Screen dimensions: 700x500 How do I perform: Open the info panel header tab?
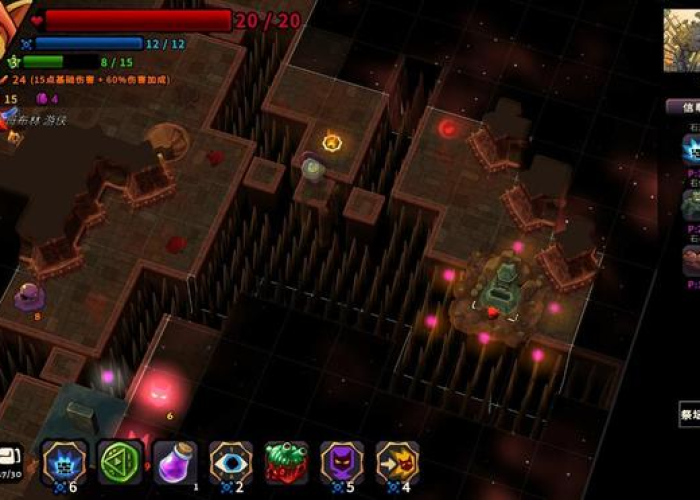click(x=684, y=106)
